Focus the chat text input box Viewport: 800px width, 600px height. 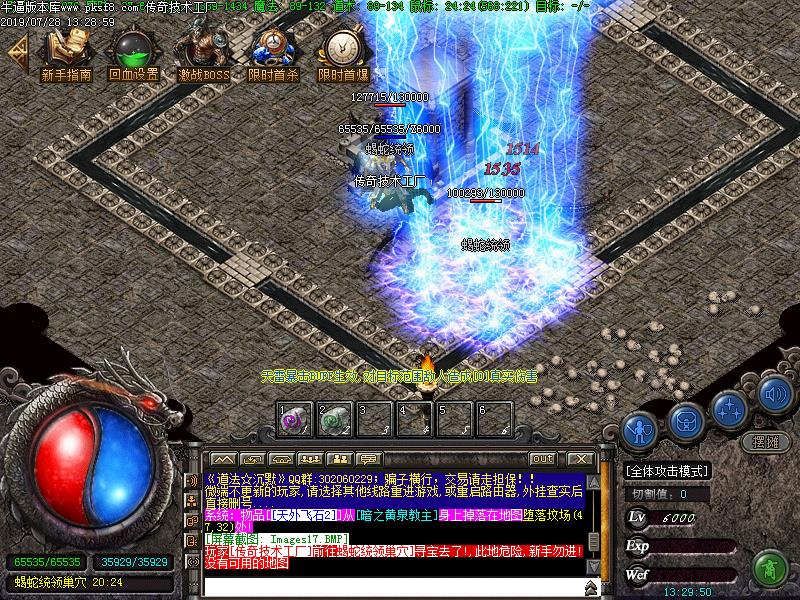(390, 586)
